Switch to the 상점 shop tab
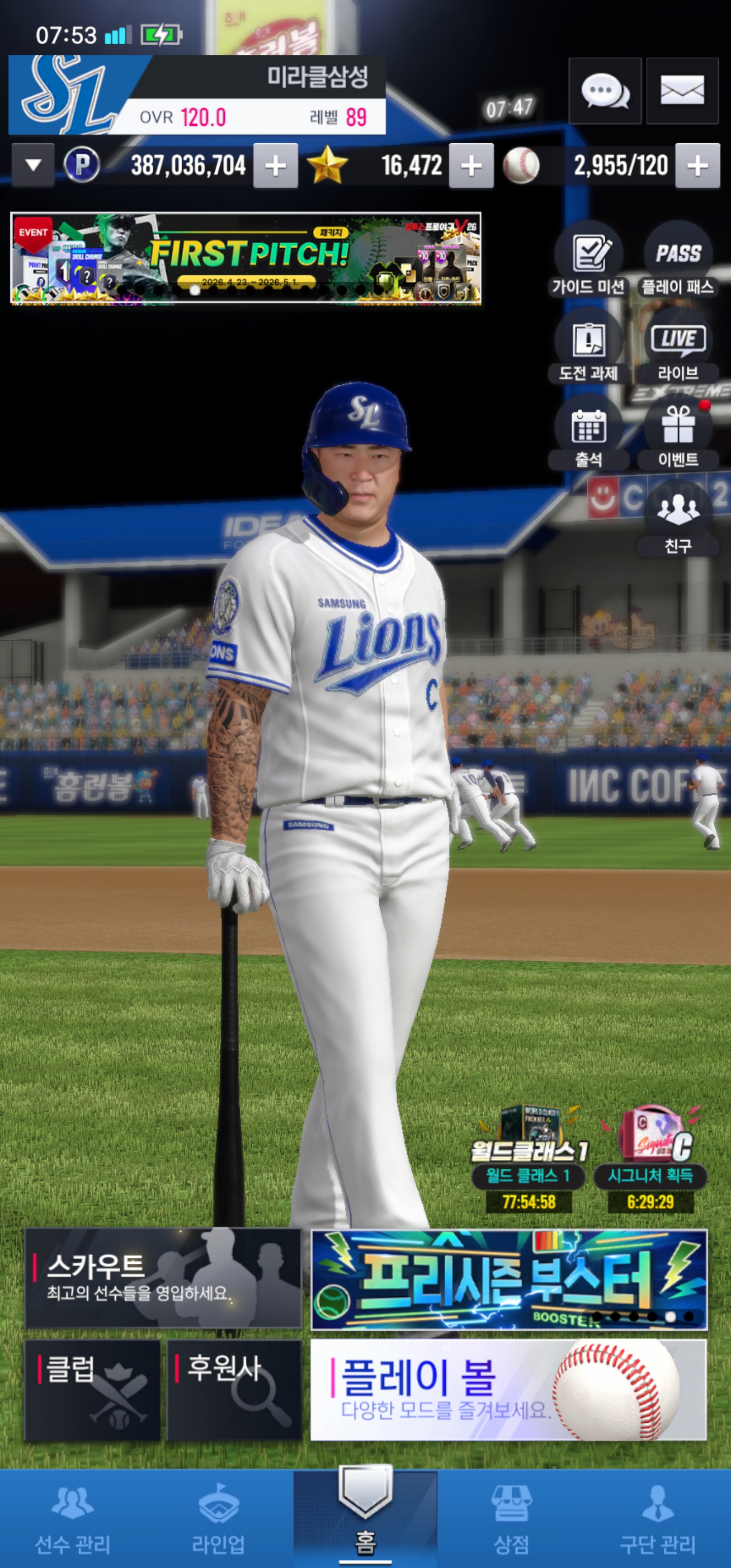The width and height of the screenshot is (731, 1568). 511,1518
